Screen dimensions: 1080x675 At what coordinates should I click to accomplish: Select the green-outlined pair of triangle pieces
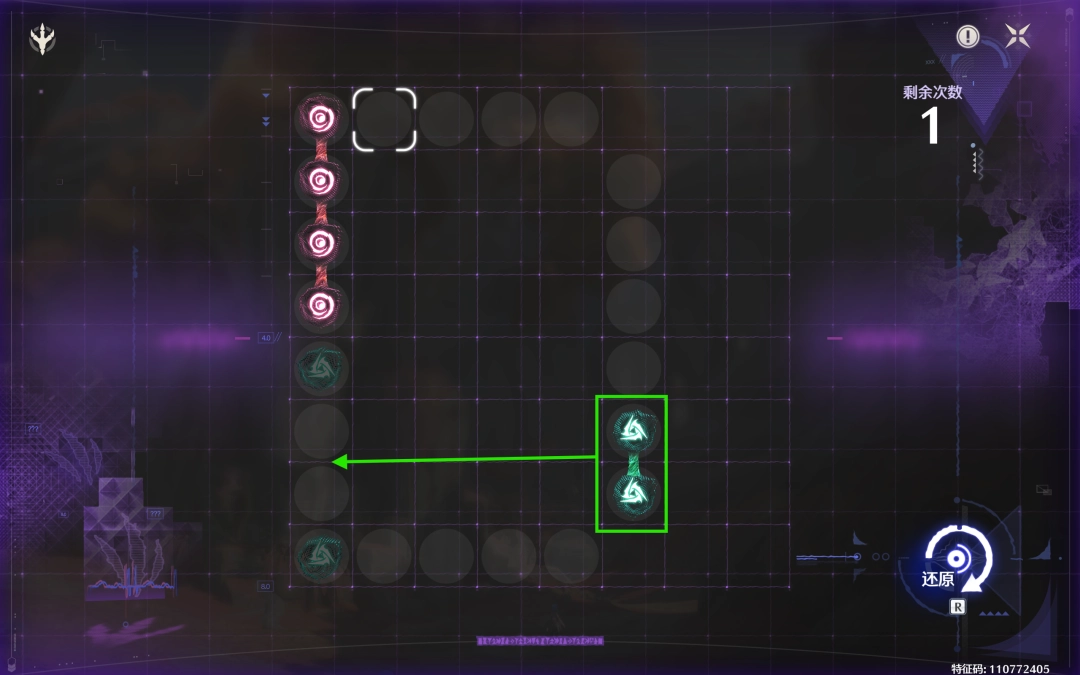[x=631, y=463]
